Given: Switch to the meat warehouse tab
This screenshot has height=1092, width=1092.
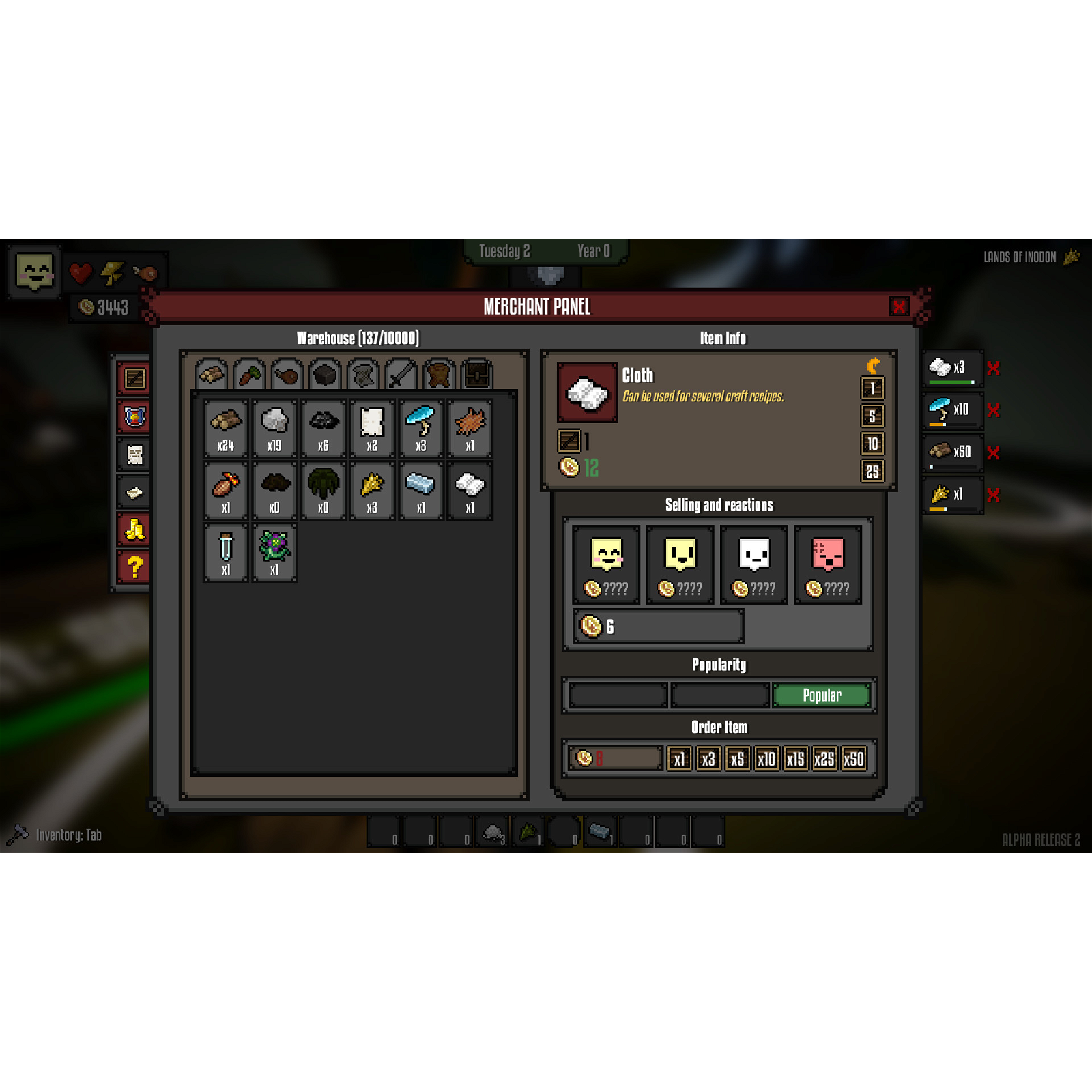Looking at the screenshot, I should click(287, 374).
